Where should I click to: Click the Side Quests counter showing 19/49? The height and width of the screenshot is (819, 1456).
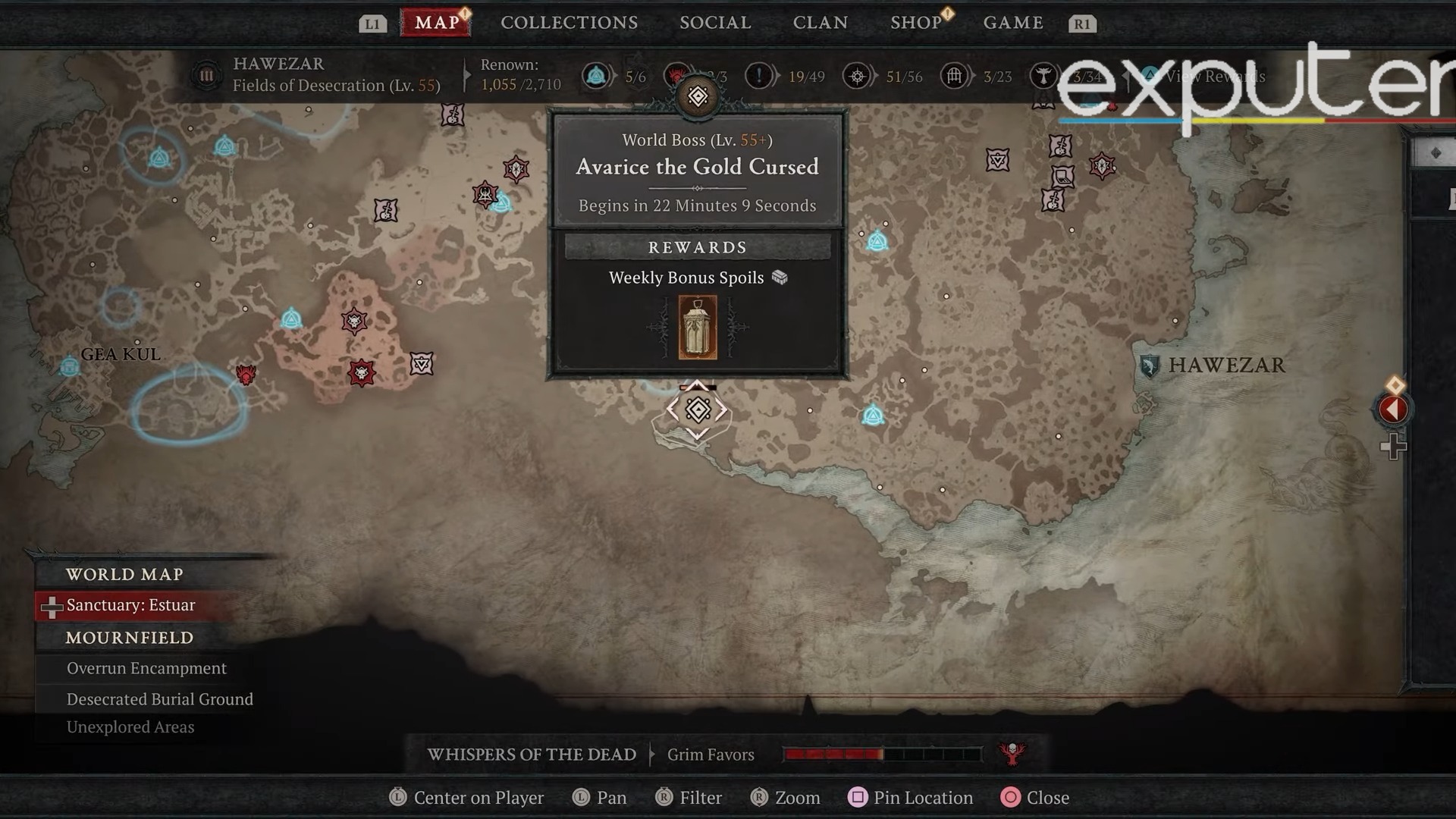tap(758, 76)
